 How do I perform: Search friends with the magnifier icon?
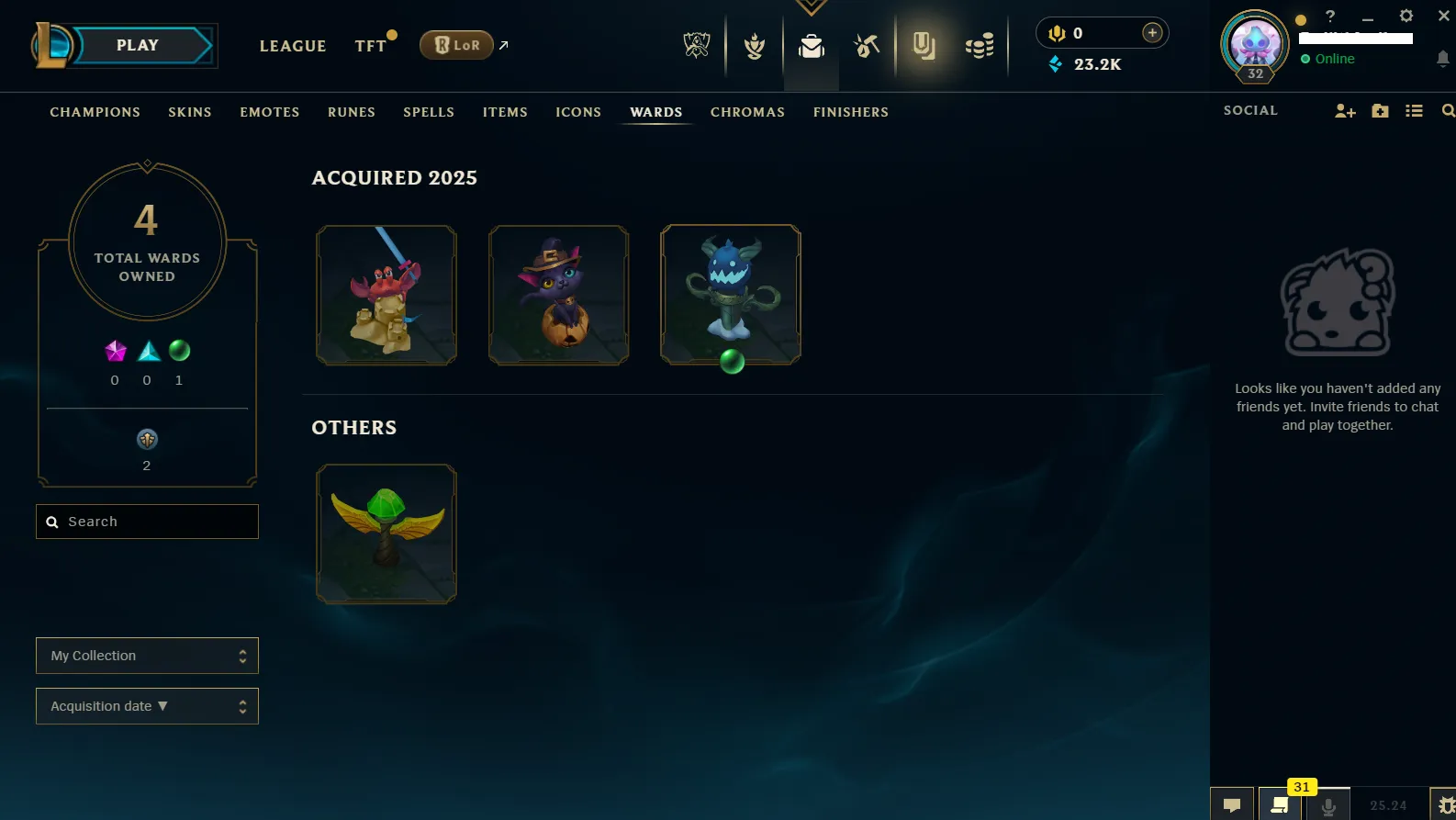[x=1448, y=110]
